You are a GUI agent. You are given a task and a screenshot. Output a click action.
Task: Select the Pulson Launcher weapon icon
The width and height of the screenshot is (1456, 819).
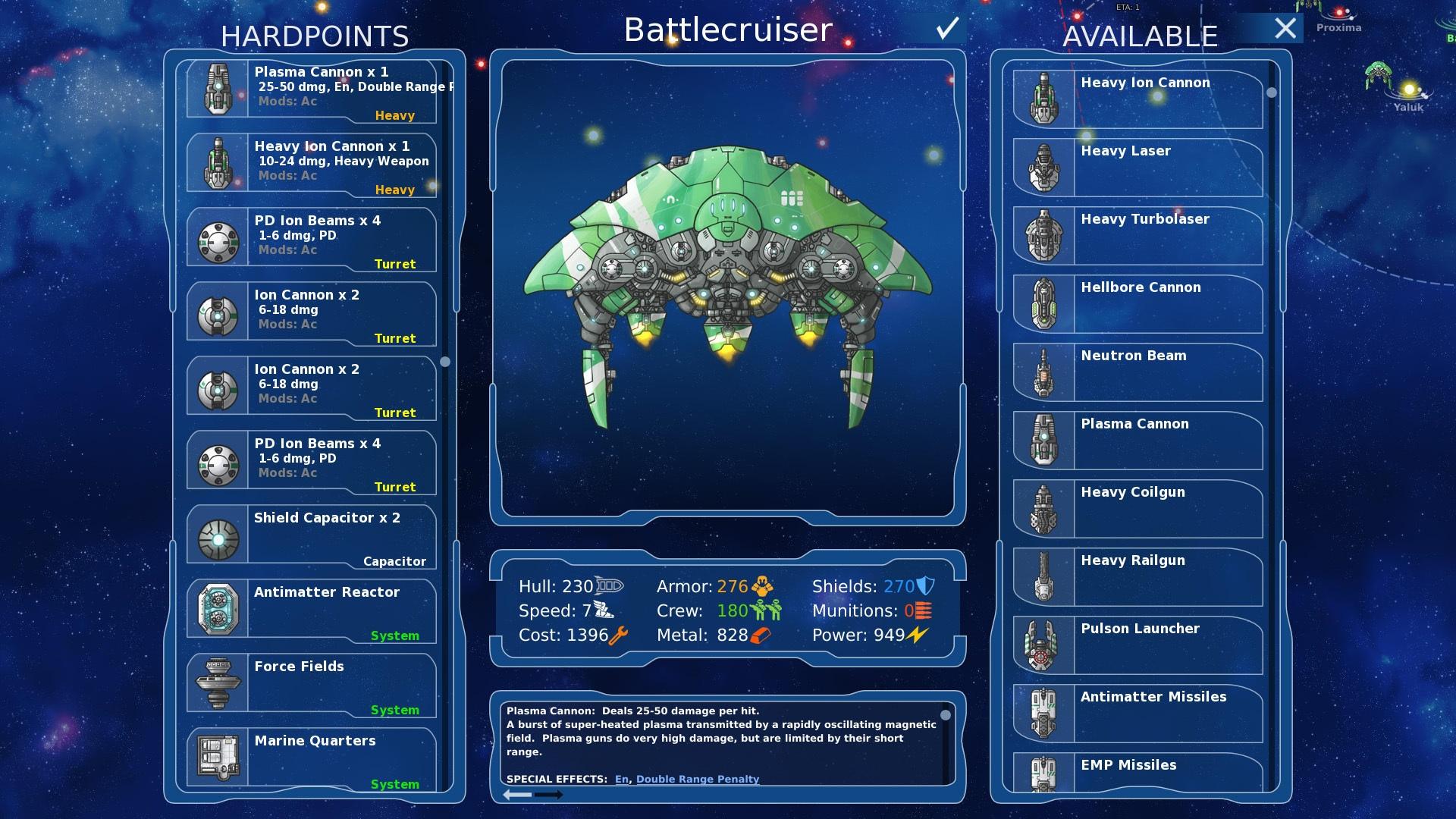point(1045,646)
